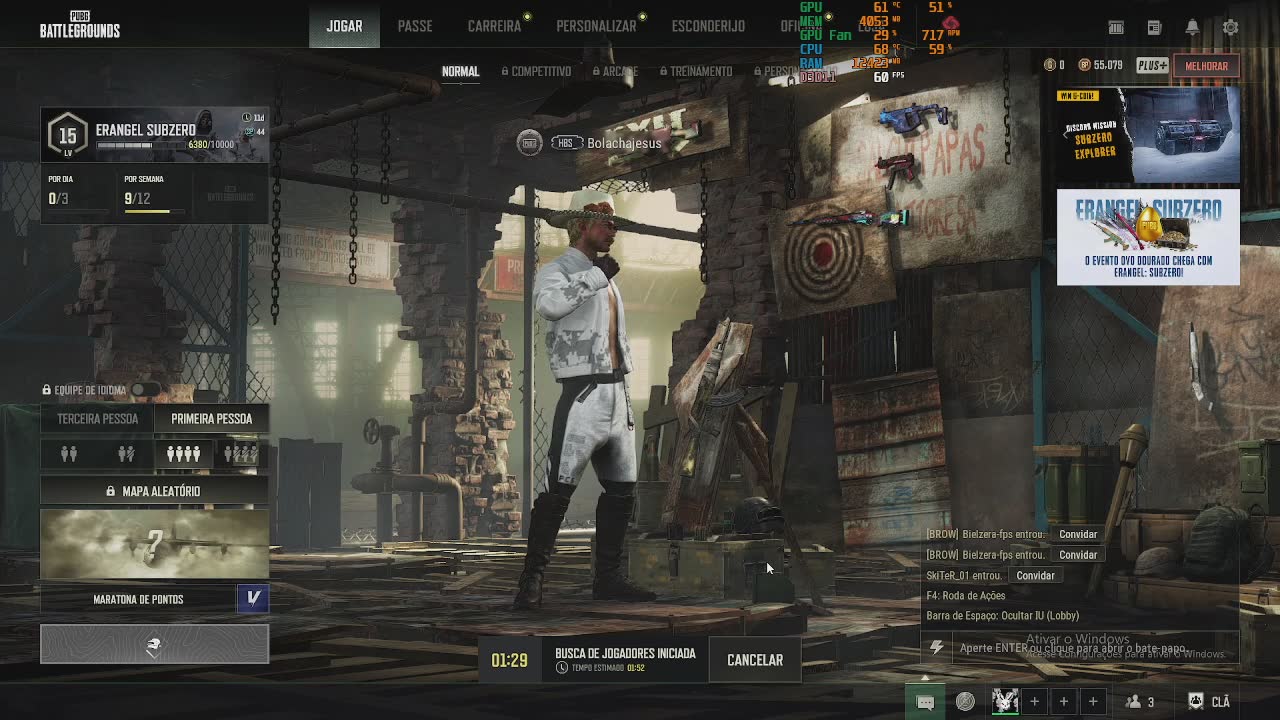Choose Primeira Pessoa perspective
Image resolution: width=1280 pixels, height=720 pixels.
(x=211, y=419)
